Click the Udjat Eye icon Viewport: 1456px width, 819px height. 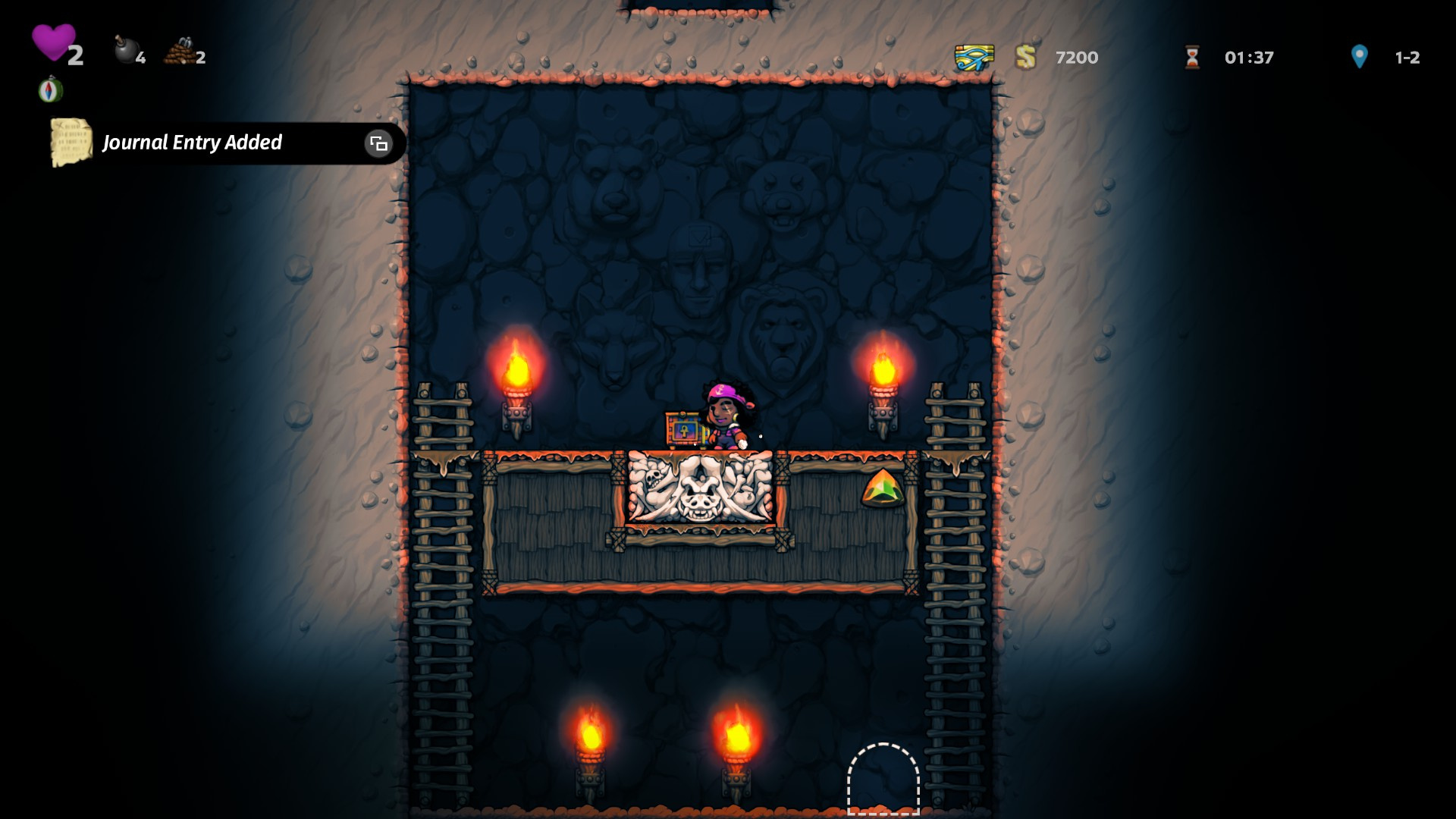[x=974, y=58]
